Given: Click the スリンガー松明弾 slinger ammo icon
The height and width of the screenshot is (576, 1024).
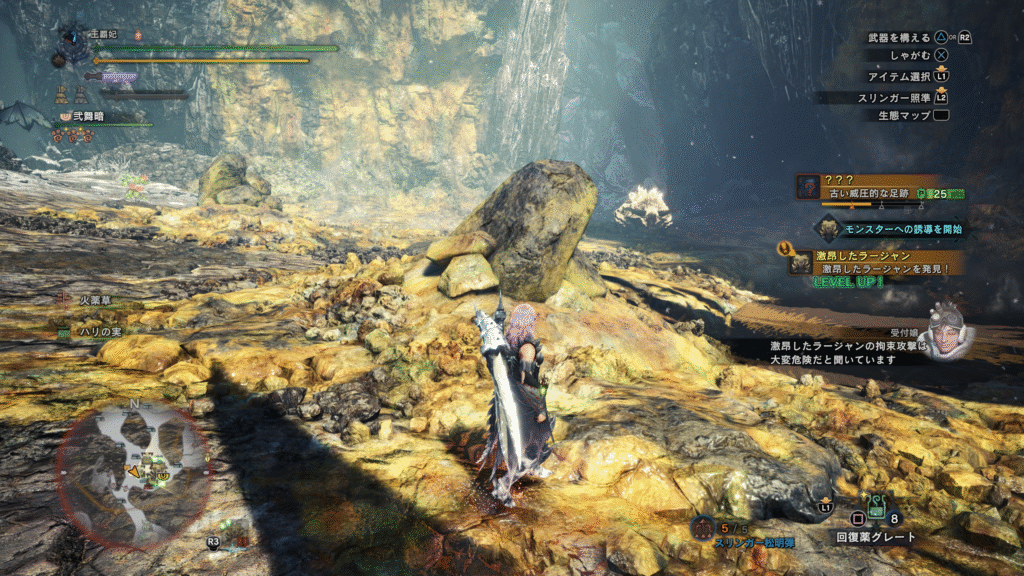Looking at the screenshot, I should click(x=704, y=527).
